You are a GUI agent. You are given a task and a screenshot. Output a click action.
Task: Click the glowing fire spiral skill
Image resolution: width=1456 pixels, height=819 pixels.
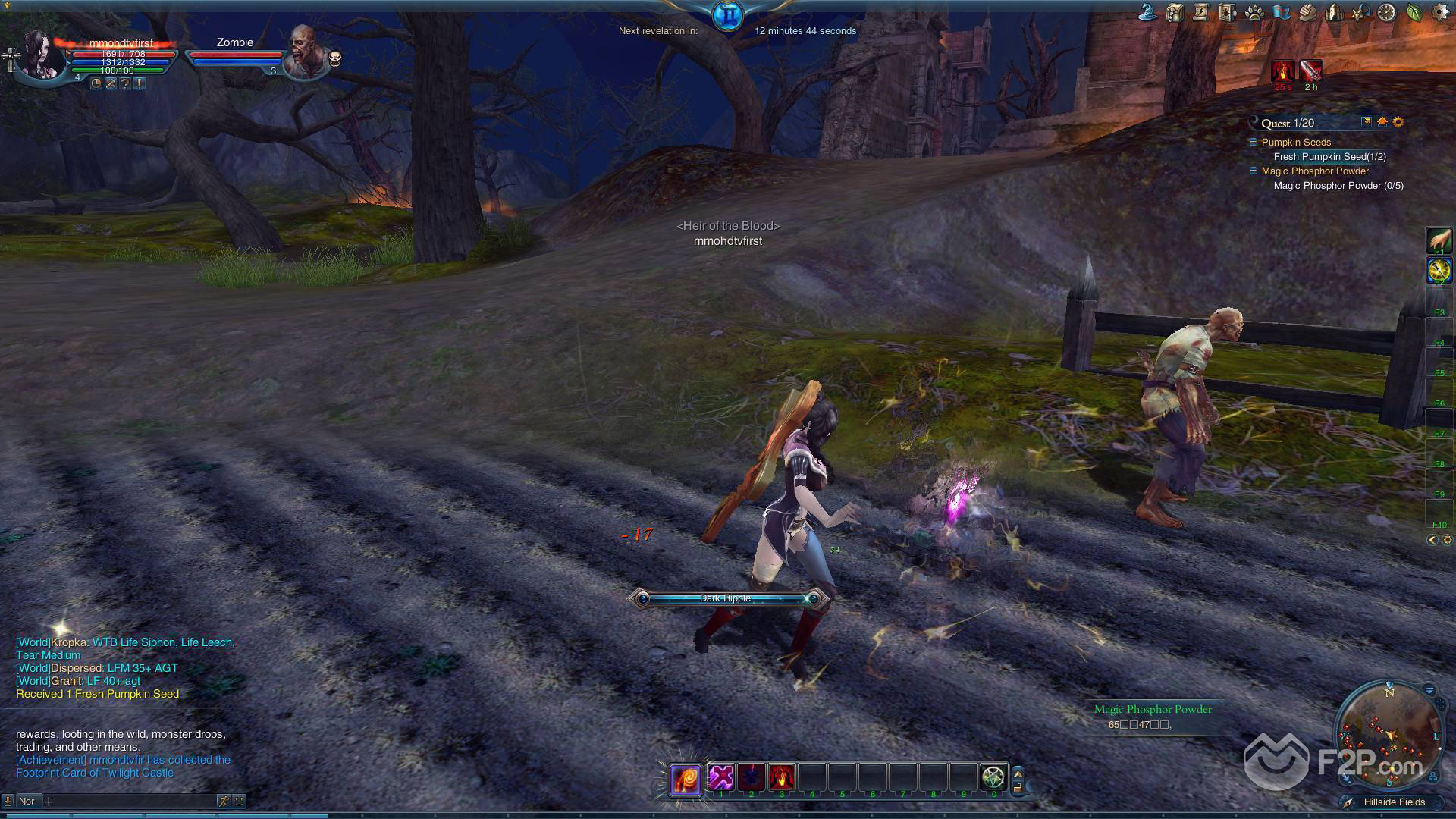(686, 779)
